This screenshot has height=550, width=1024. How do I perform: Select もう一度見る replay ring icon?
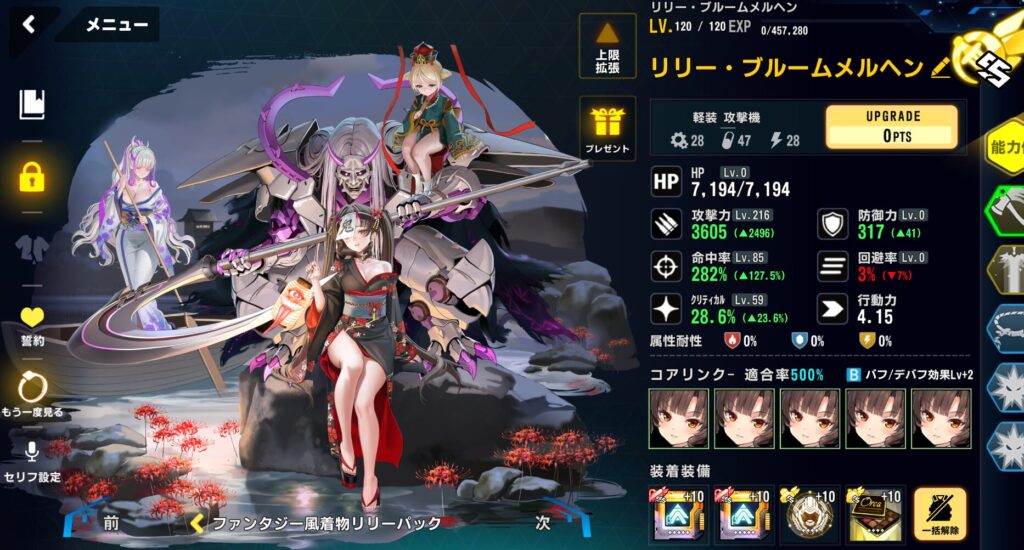point(33,393)
